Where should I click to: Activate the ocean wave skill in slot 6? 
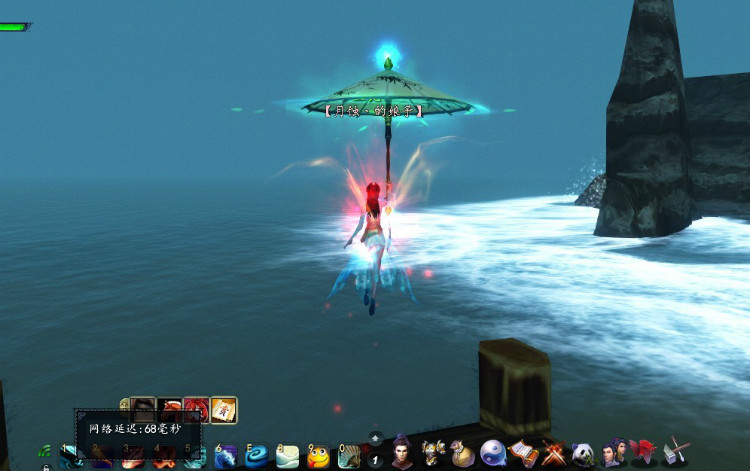(227, 457)
